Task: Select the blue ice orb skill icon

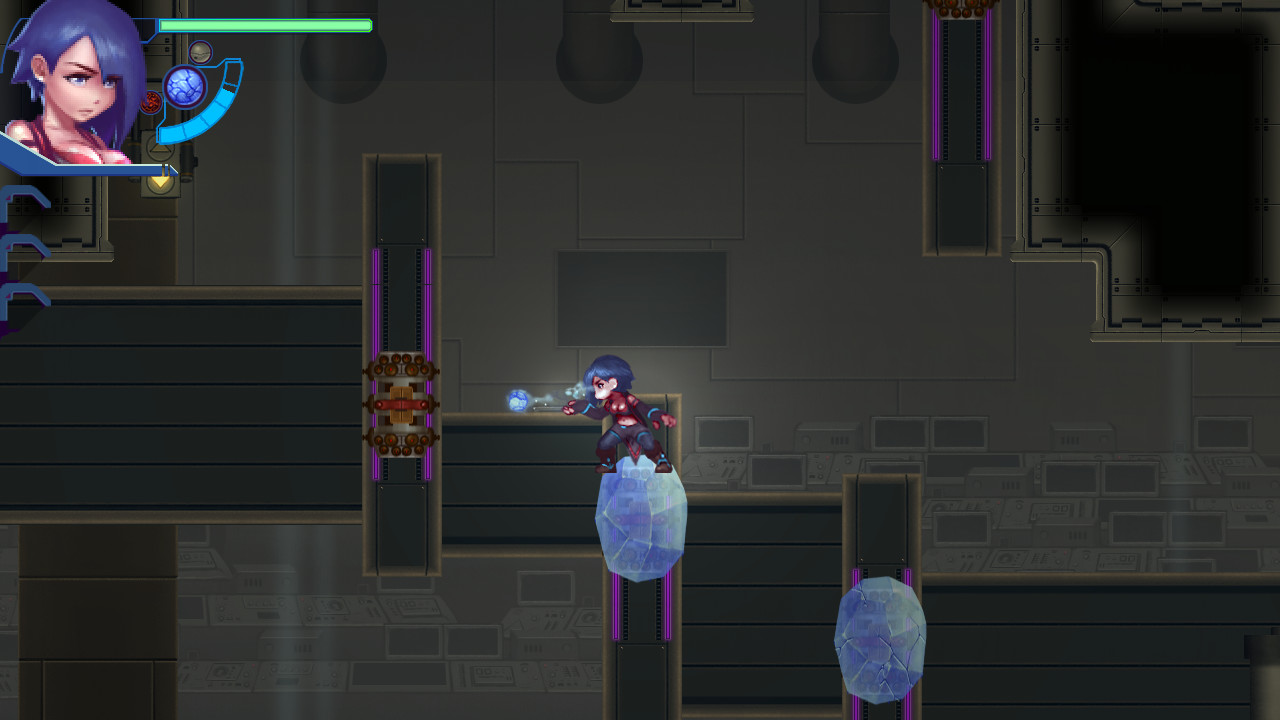Action: tap(185, 85)
